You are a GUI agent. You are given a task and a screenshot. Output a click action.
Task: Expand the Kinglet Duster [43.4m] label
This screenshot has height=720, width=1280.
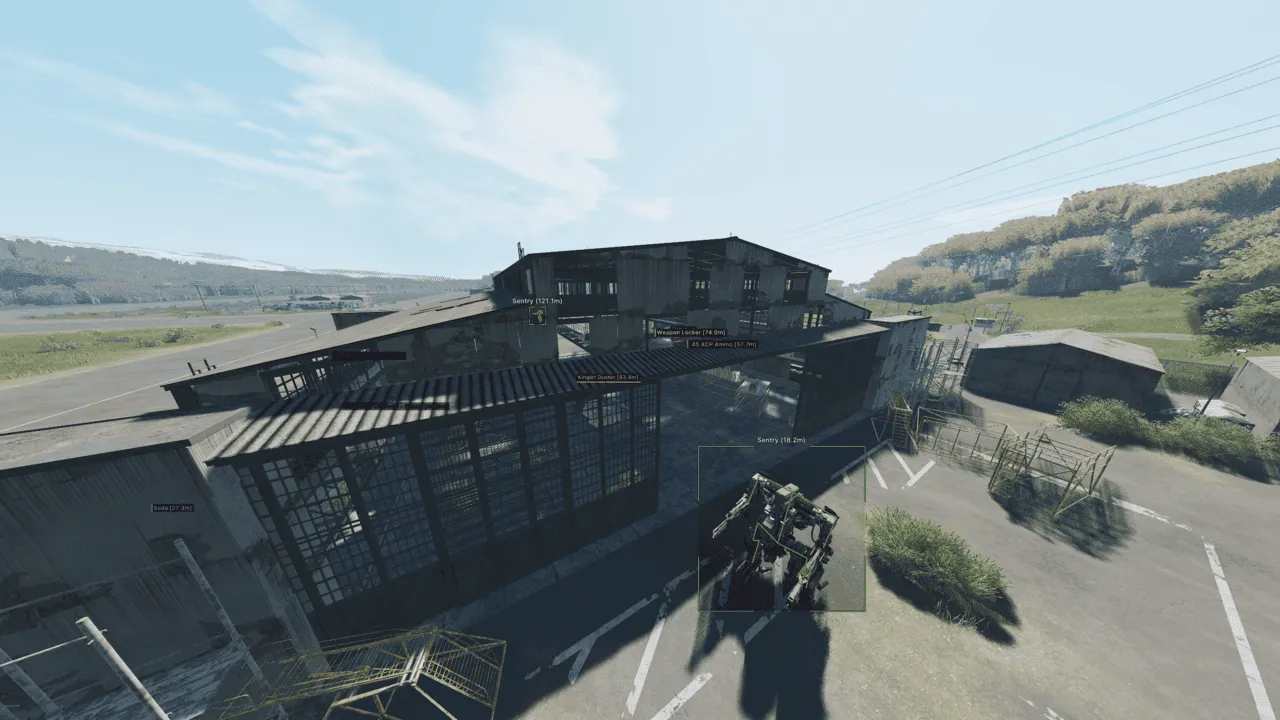pos(608,378)
